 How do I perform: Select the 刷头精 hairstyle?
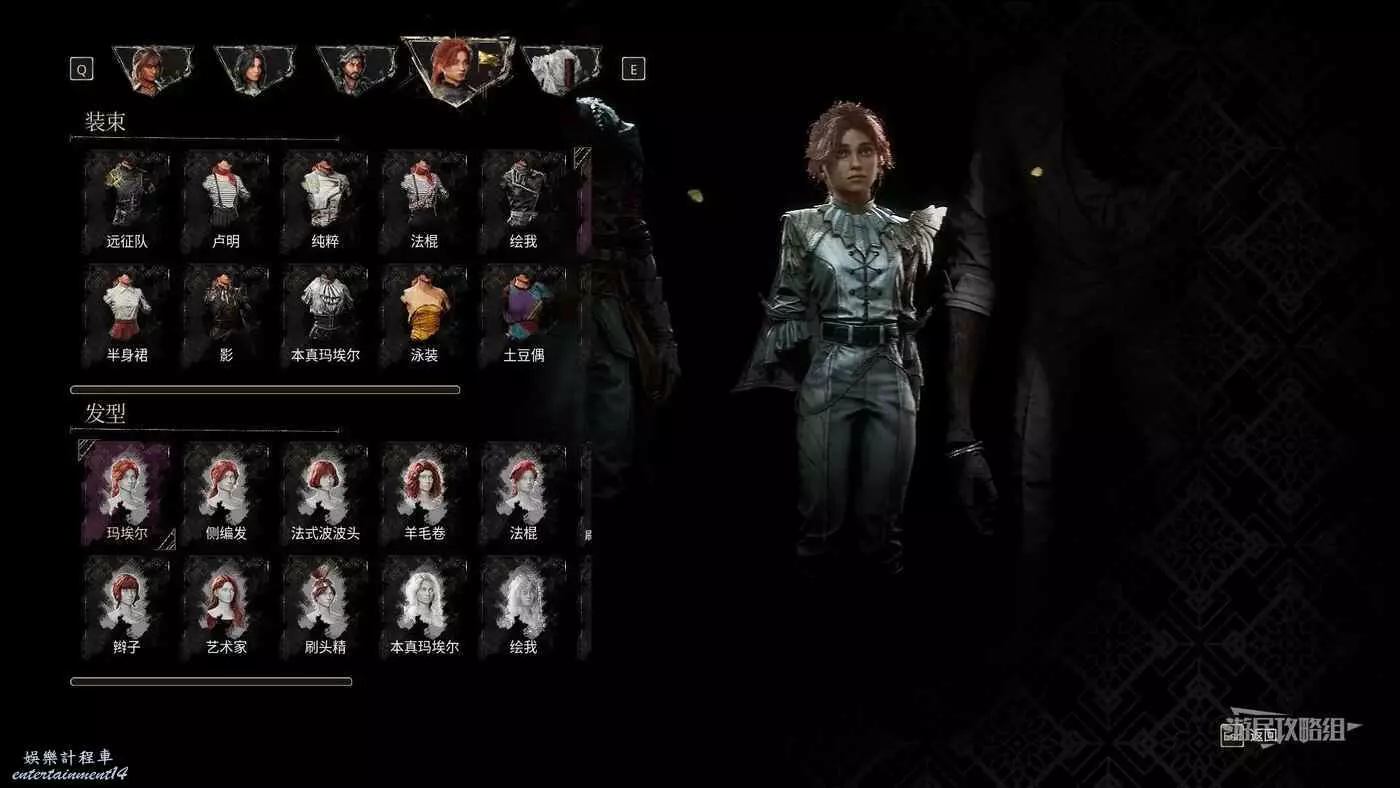[x=325, y=607]
